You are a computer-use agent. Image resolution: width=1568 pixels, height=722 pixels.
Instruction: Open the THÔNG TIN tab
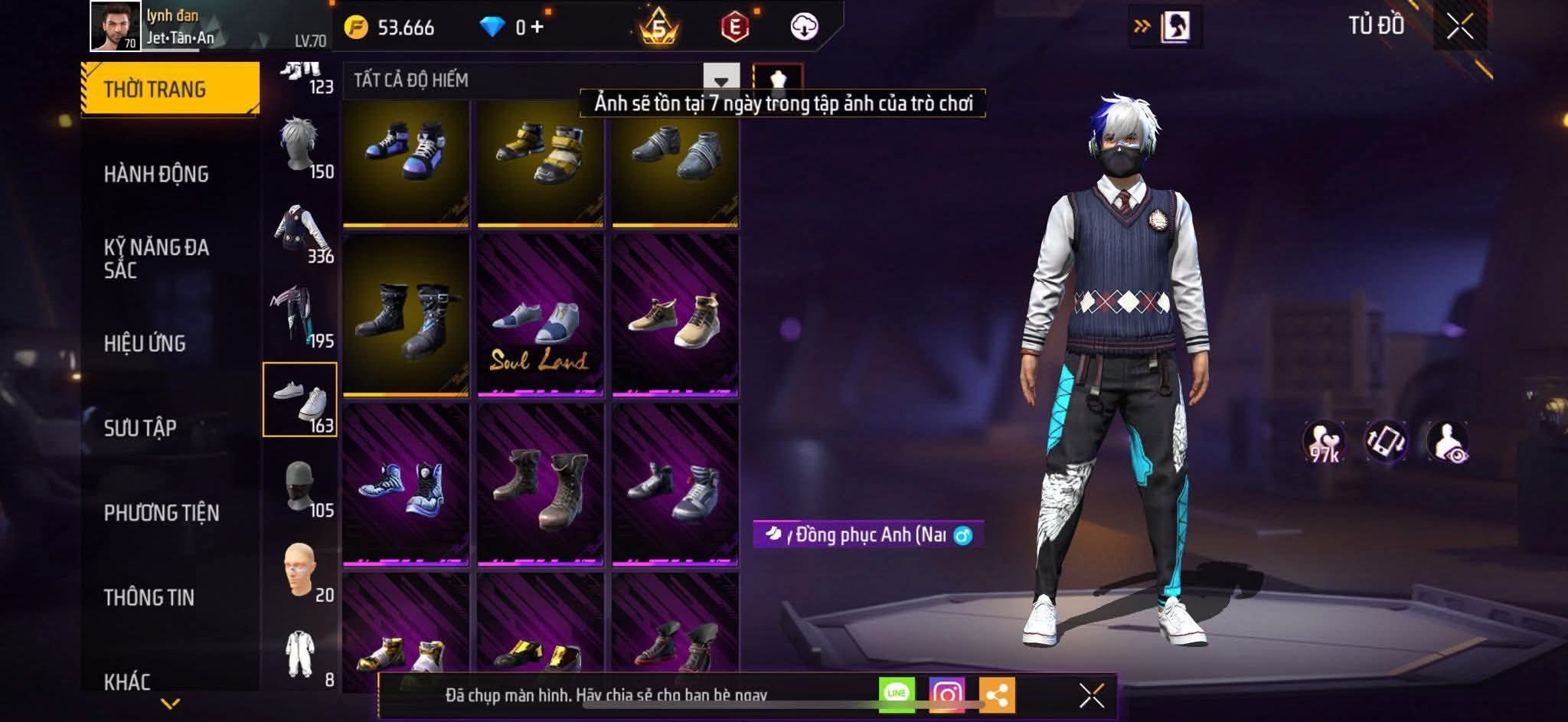coord(149,597)
